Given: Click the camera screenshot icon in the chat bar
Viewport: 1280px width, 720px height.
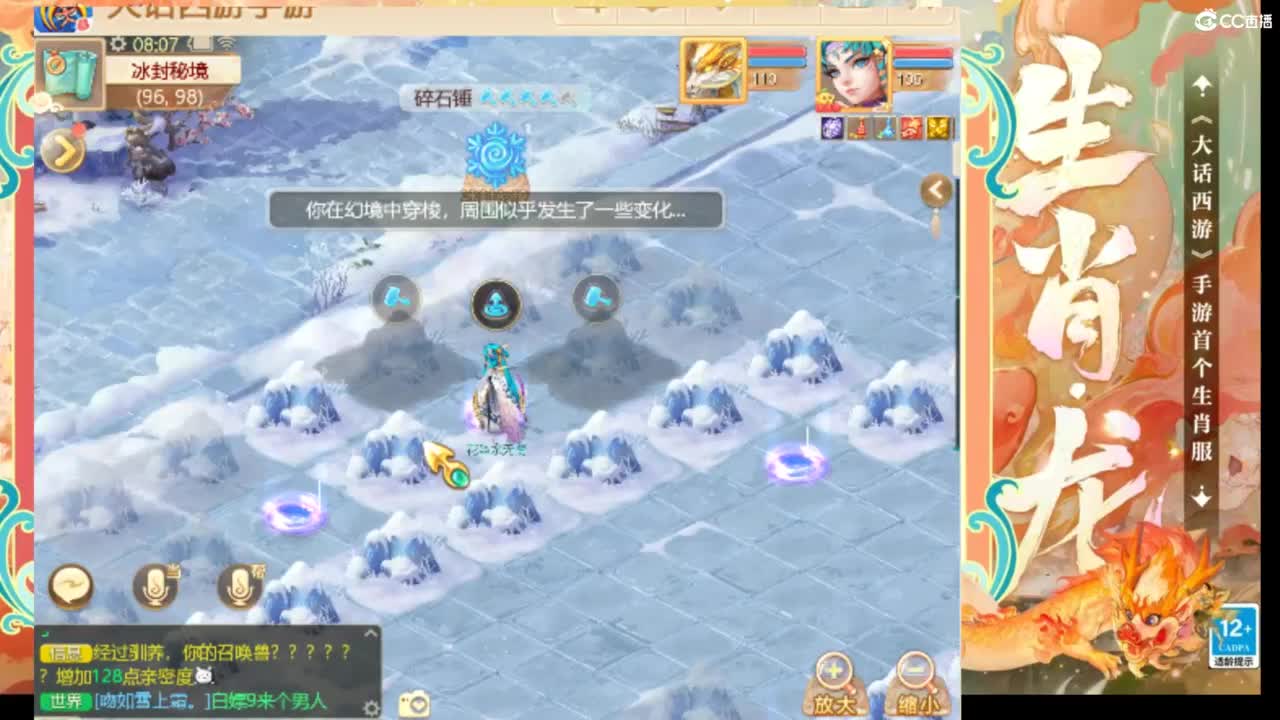Looking at the screenshot, I should click(417, 703).
